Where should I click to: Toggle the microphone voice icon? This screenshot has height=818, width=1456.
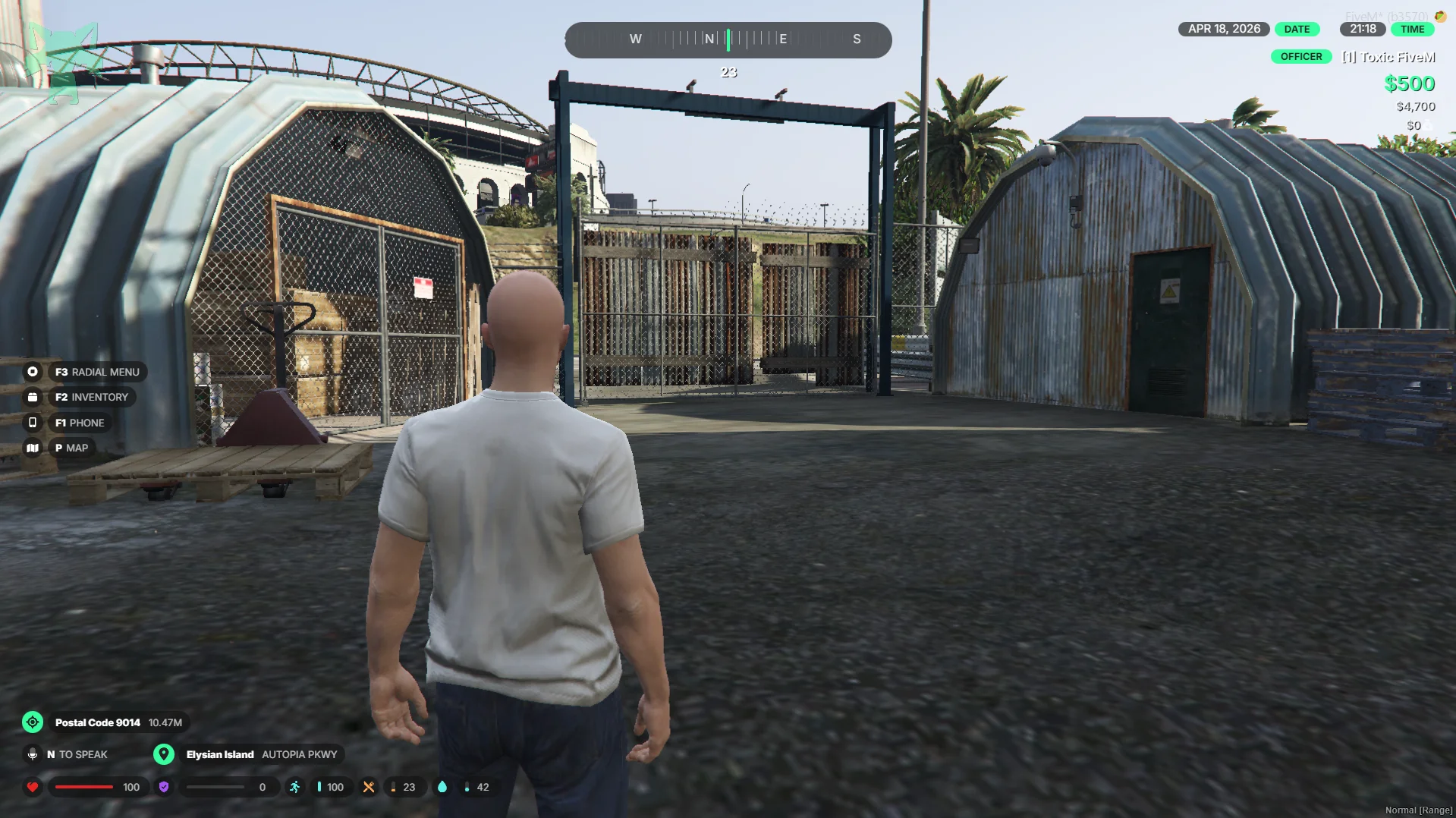tap(33, 754)
